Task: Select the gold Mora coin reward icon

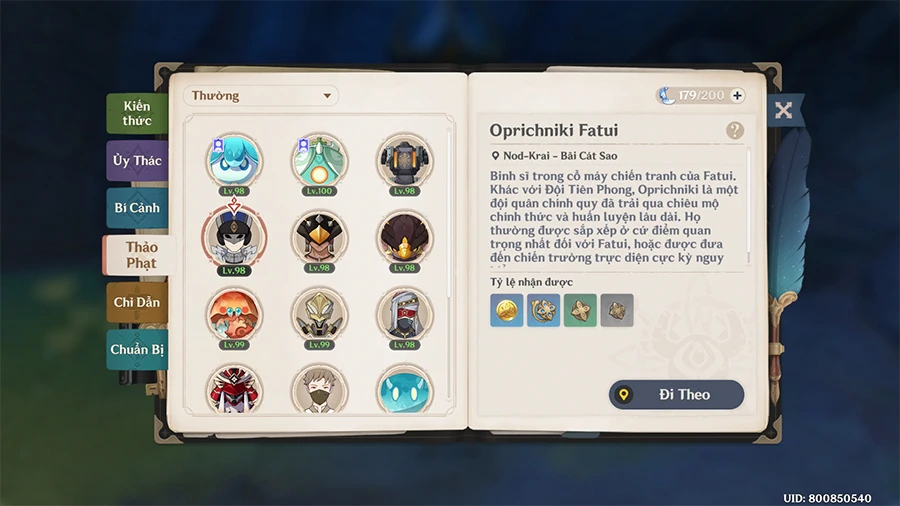Action: [x=507, y=310]
